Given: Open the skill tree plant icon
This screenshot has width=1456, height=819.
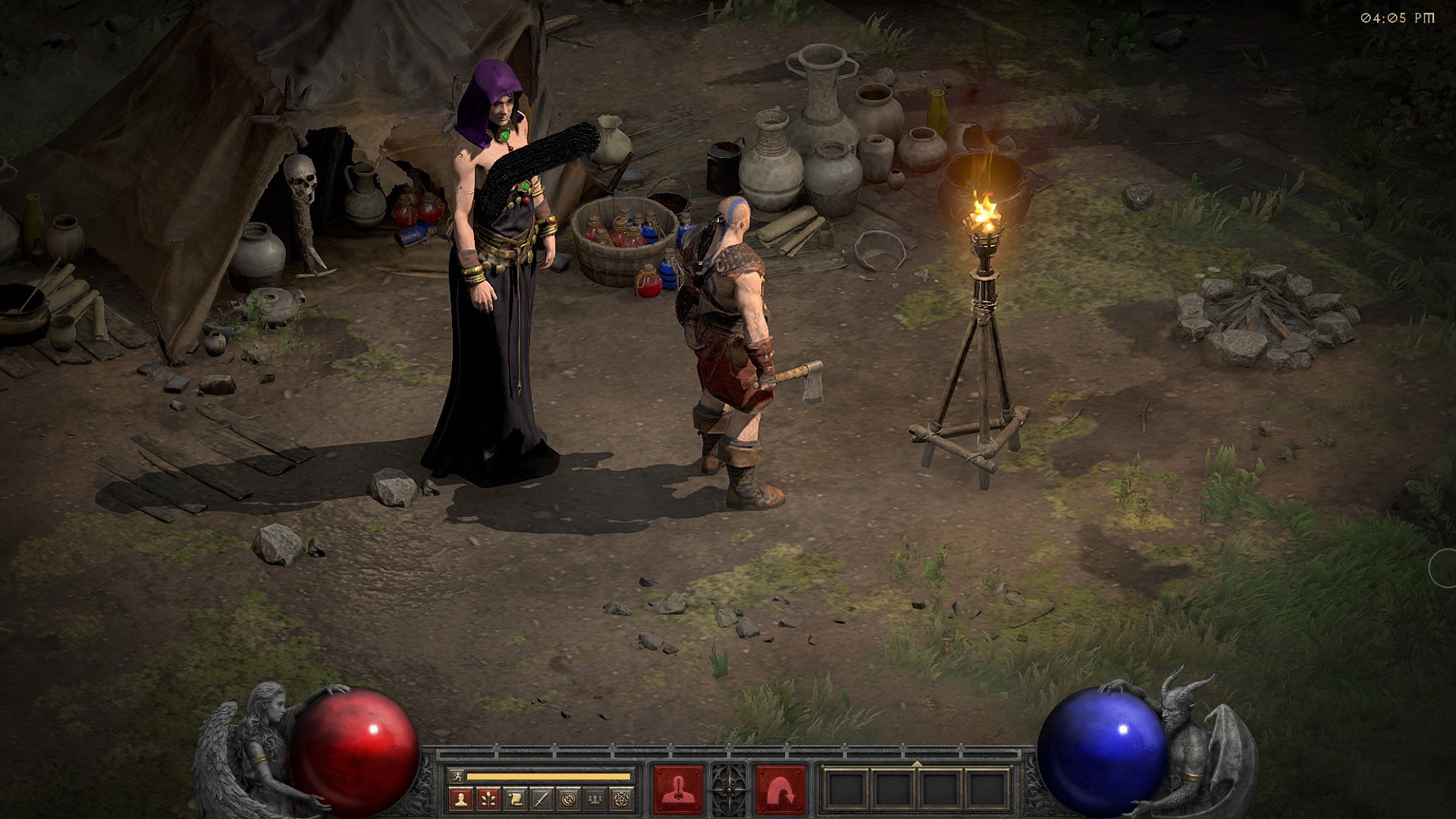Looking at the screenshot, I should click(488, 799).
